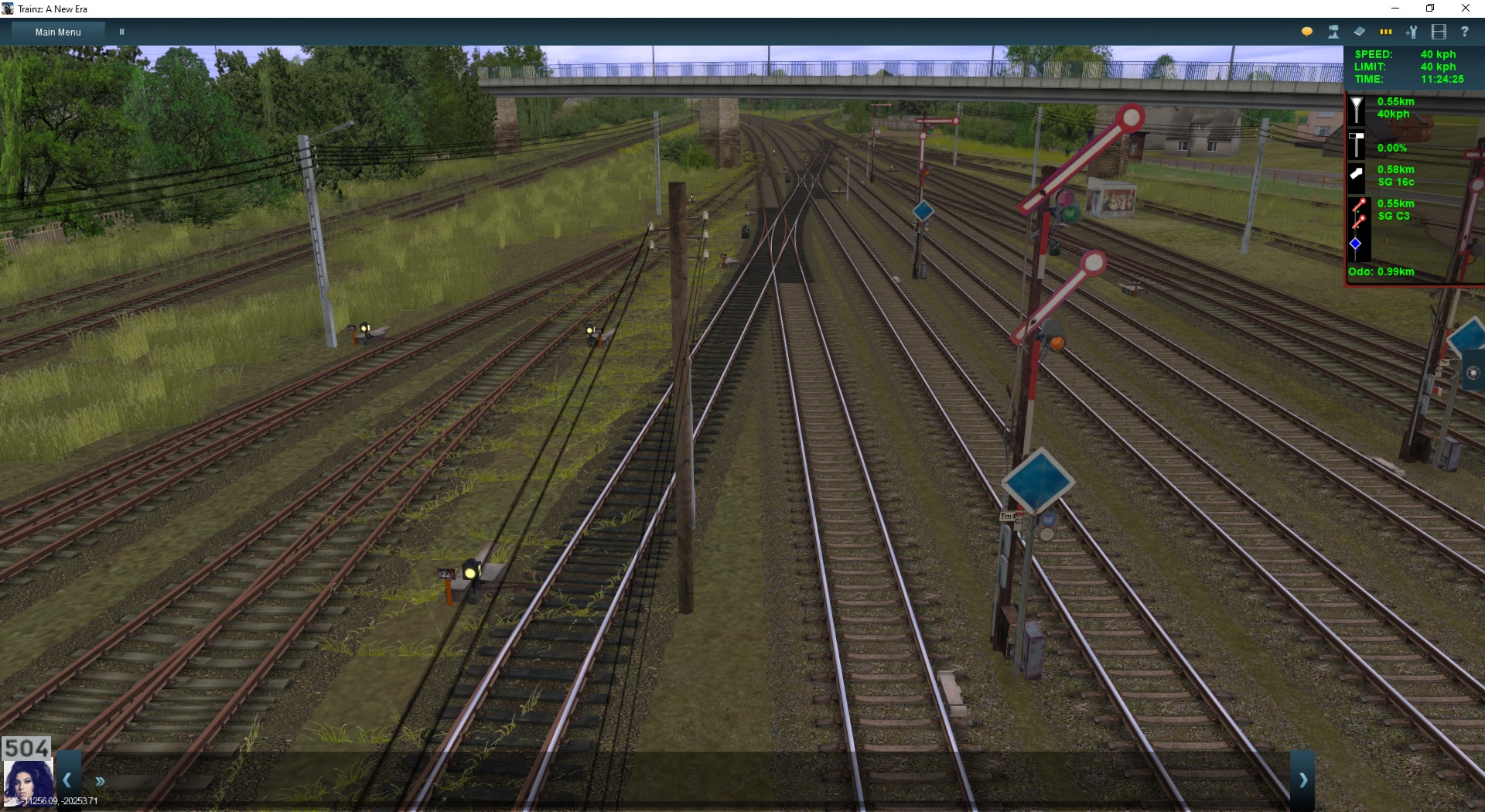Click the film strip icon
The width and height of the screenshot is (1485, 812).
[x=1439, y=32]
